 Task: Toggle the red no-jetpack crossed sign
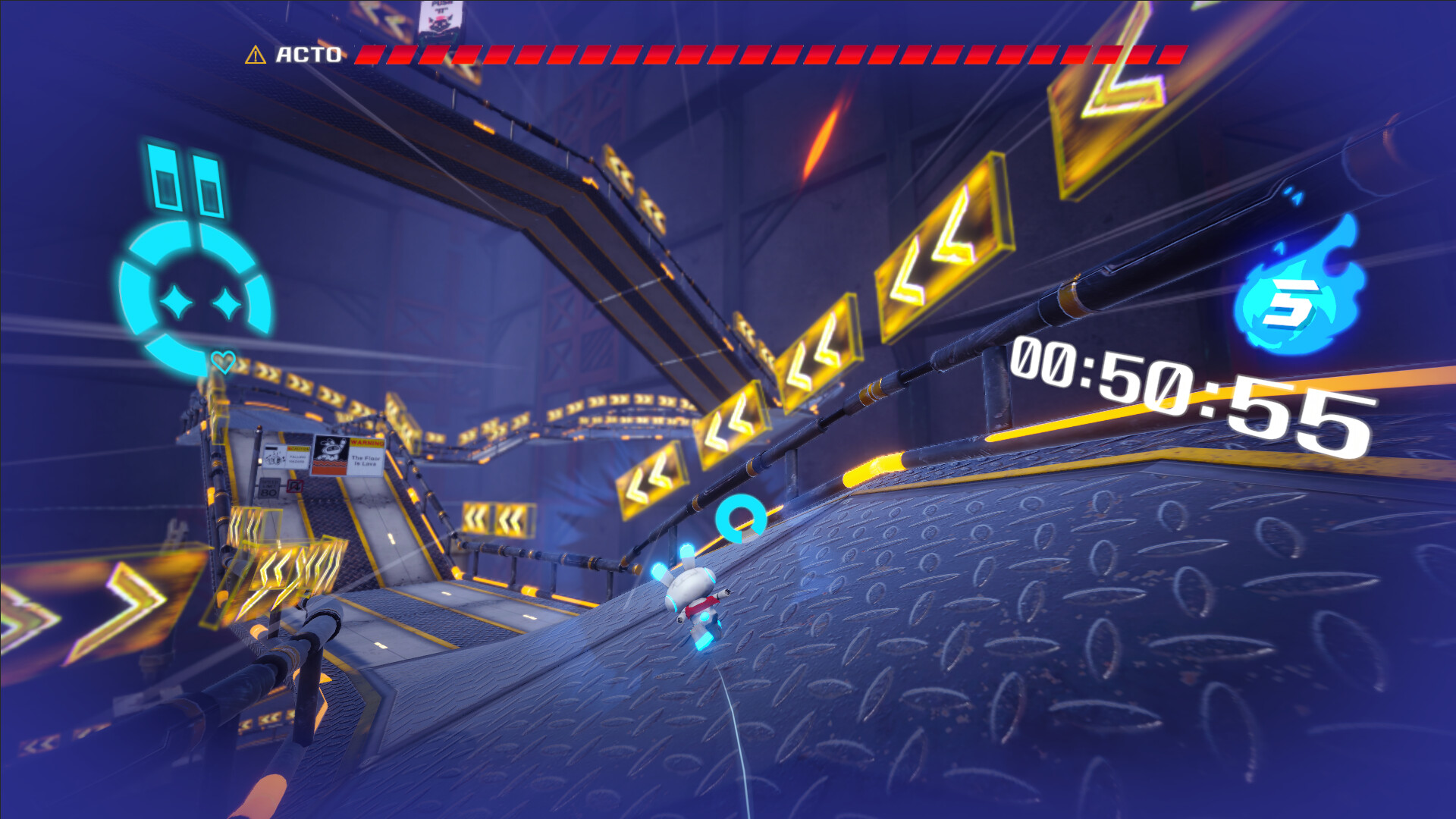(x=295, y=488)
